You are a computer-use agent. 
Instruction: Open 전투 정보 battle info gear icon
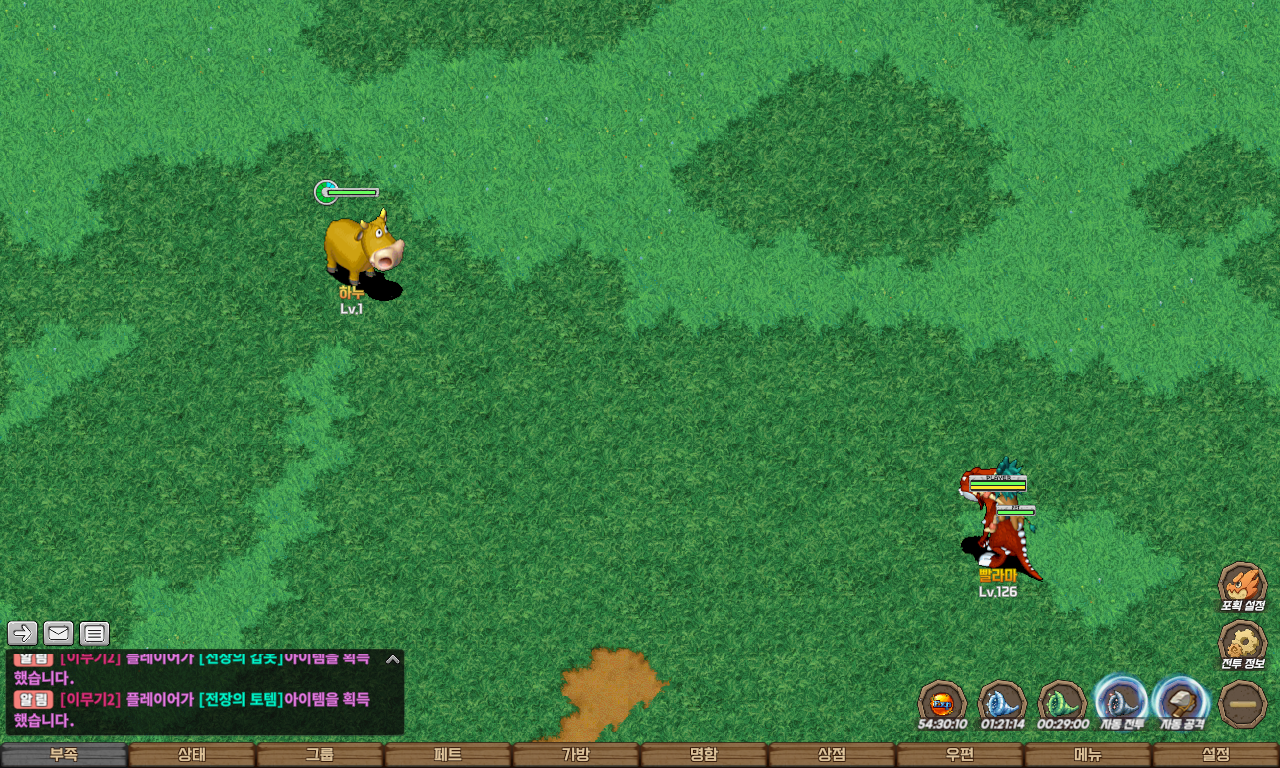(x=1242, y=644)
